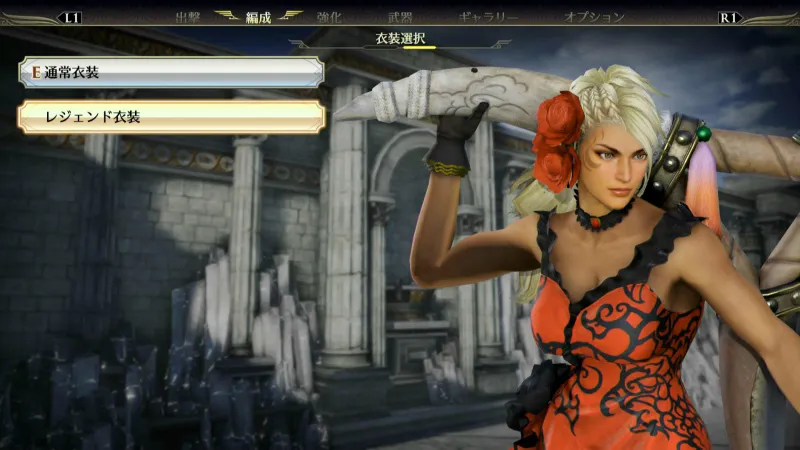Choose the レジェンド衣装 legend costume option
The image size is (800, 450).
coord(170,117)
